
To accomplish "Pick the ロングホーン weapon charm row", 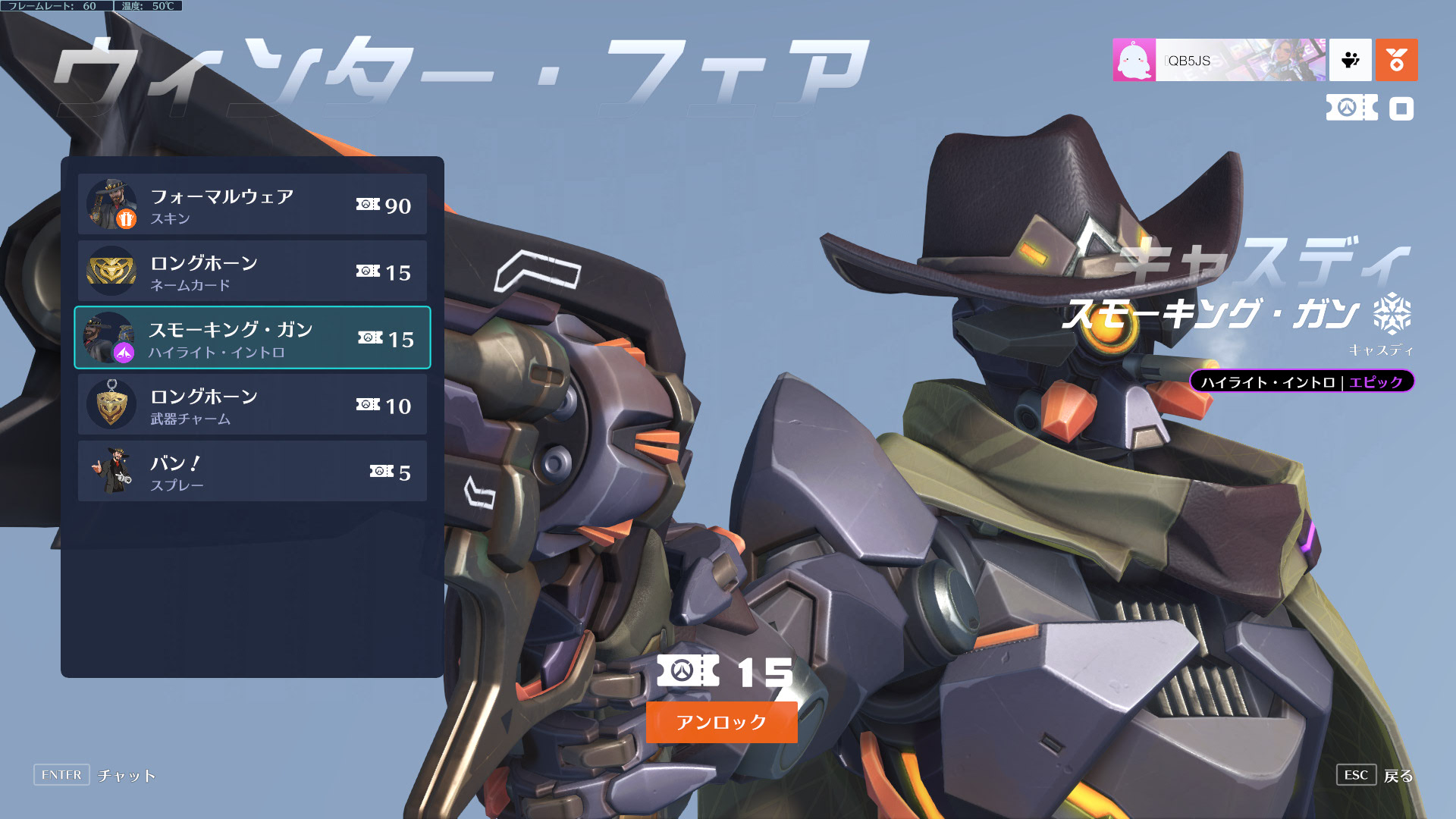I will [x=252, y=405].
